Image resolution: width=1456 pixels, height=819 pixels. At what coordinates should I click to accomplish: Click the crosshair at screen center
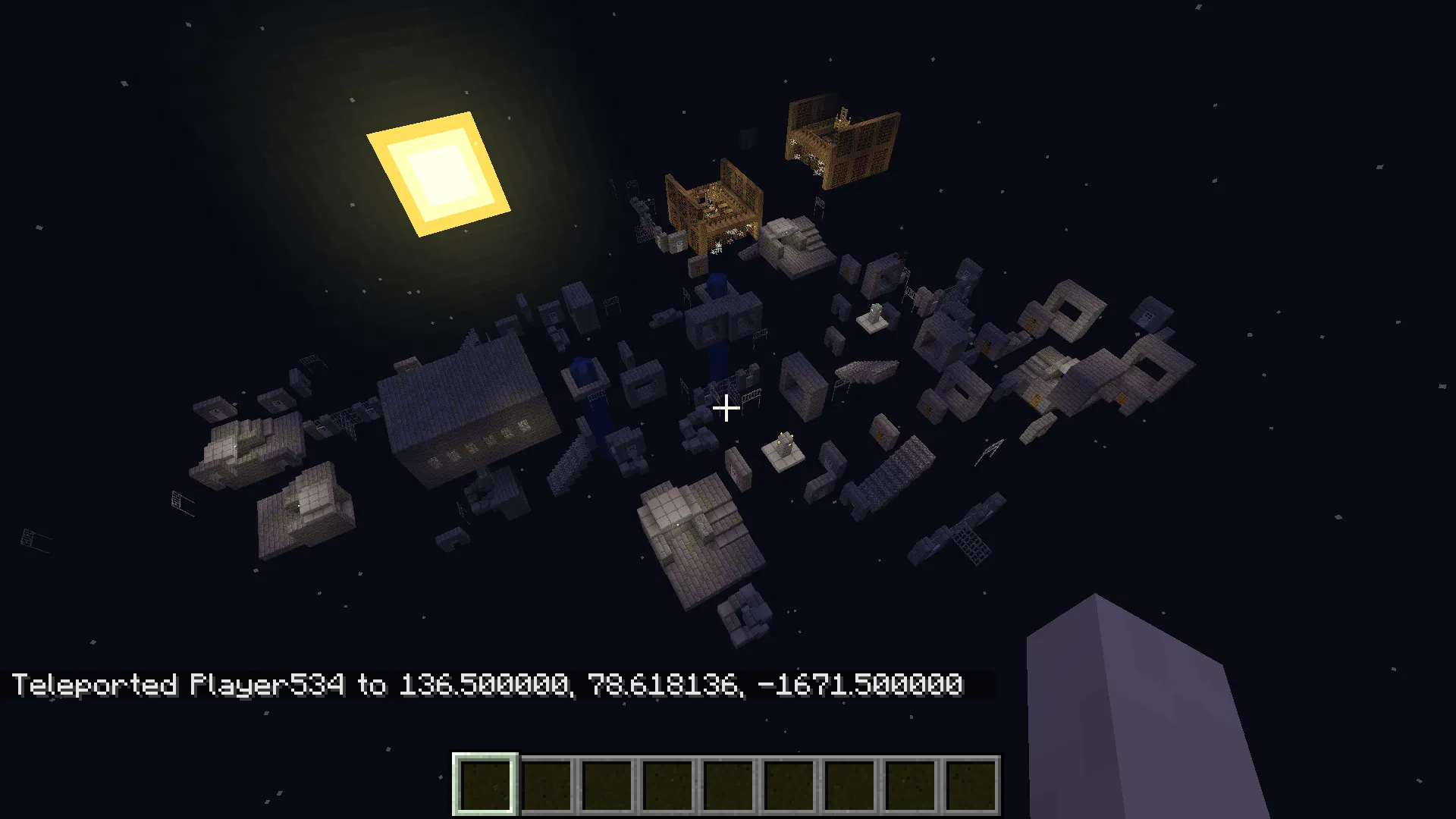726,409
